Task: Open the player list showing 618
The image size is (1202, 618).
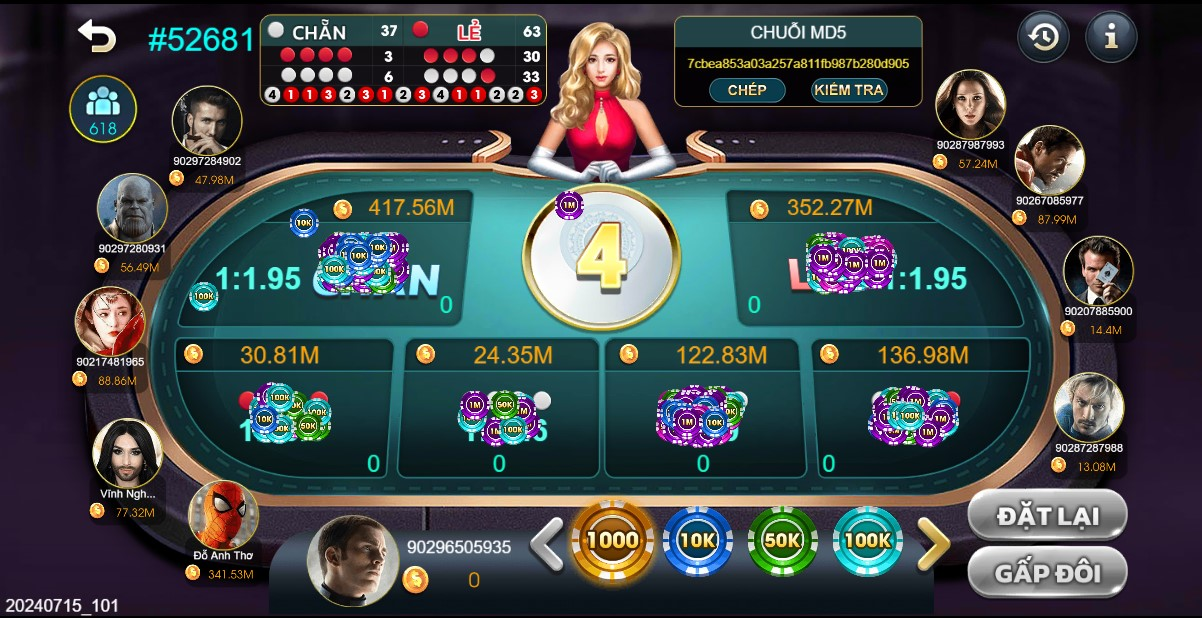Action: [x=103, y=109]
